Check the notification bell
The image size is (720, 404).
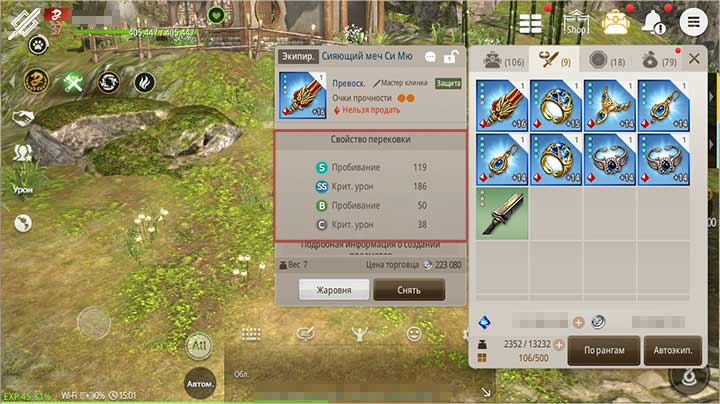pos(655,21)
